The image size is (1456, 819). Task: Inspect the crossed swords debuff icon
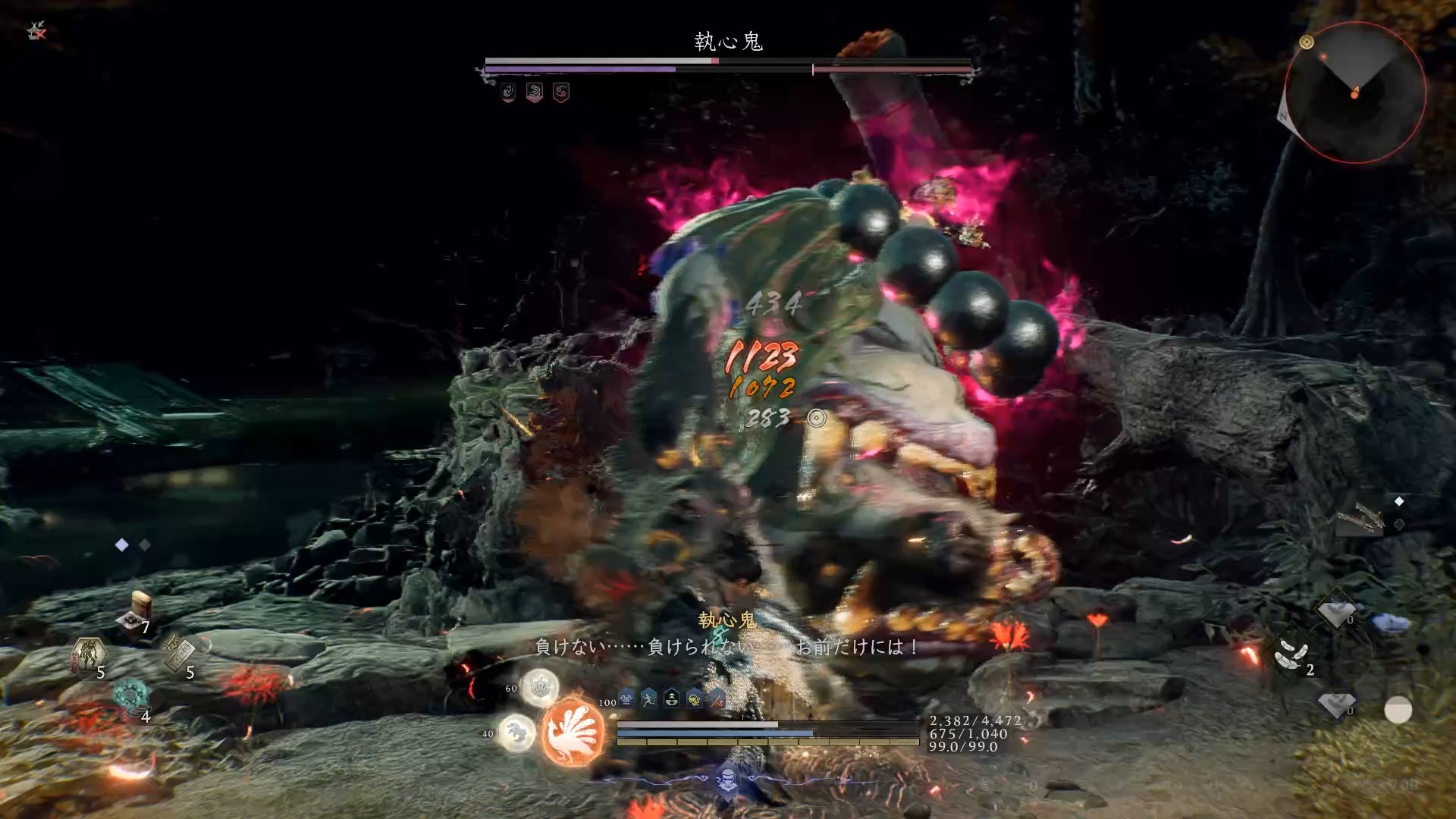click(717, 698)
